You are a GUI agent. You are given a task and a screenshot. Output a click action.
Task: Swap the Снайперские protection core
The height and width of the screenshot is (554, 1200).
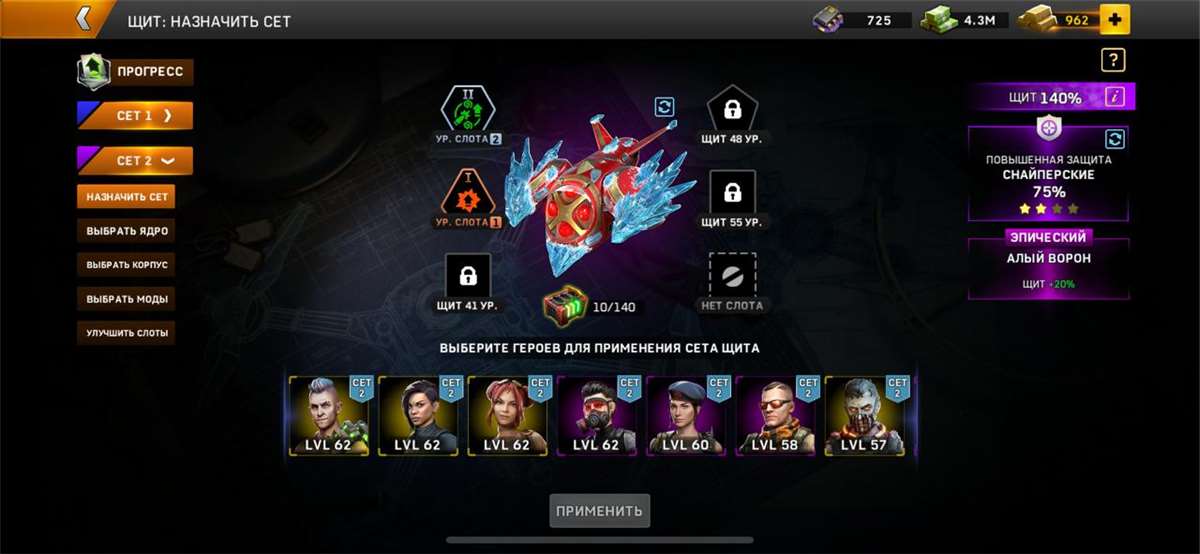pyautogui.click(x=1115, y=139)
